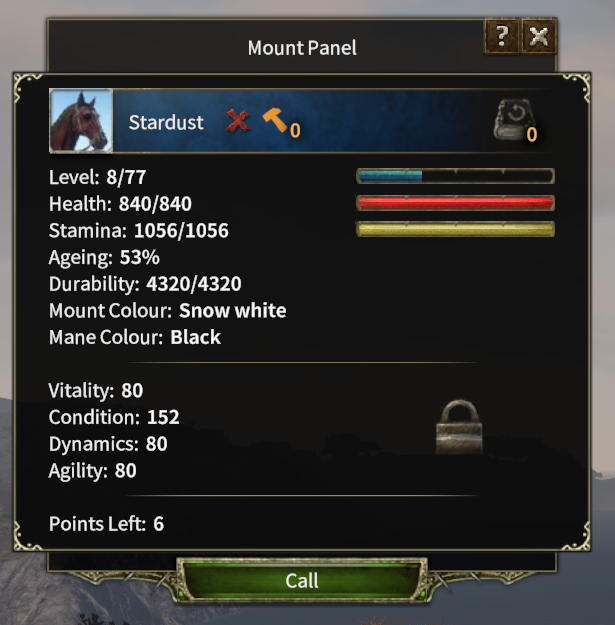Close the Mount Panel window
Viewport: 615px width, 625px height.
point(539,38)
